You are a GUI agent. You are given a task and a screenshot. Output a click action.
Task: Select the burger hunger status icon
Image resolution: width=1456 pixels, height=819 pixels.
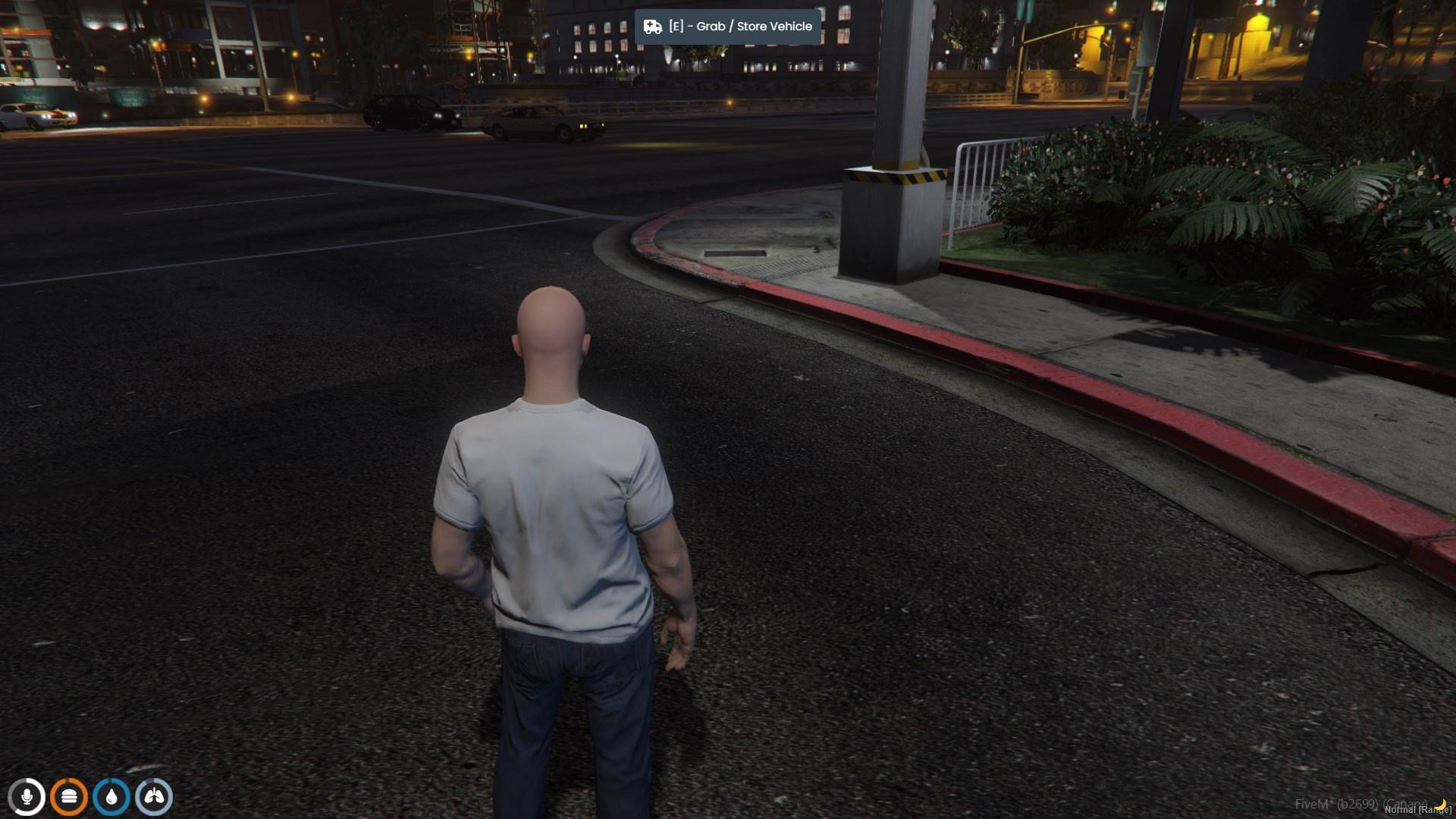pyautogui.click(x=69, y=797)
